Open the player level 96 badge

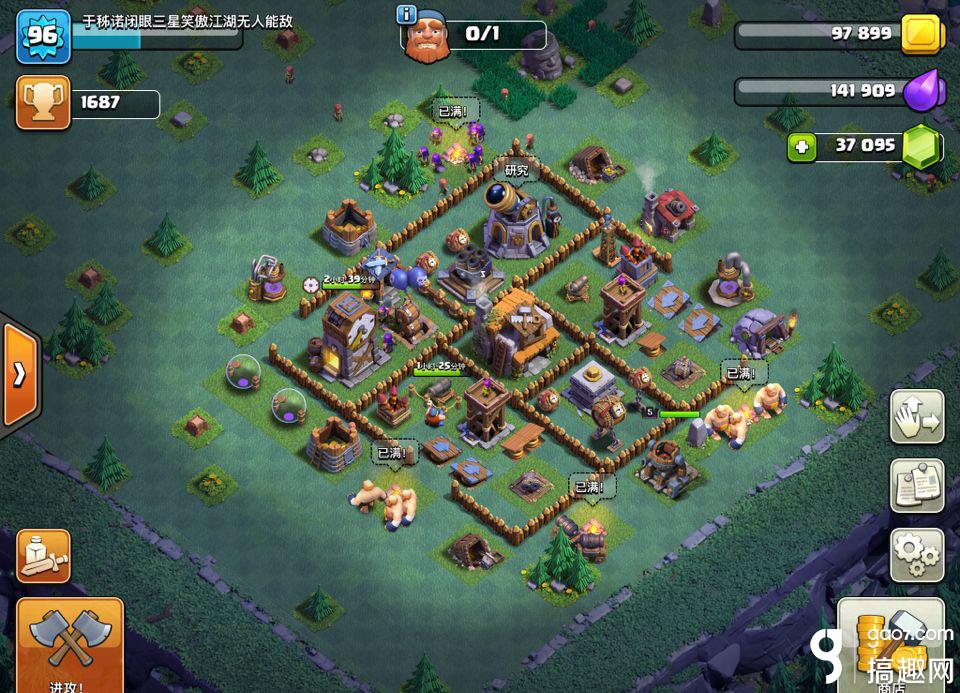tap(42, 35)
